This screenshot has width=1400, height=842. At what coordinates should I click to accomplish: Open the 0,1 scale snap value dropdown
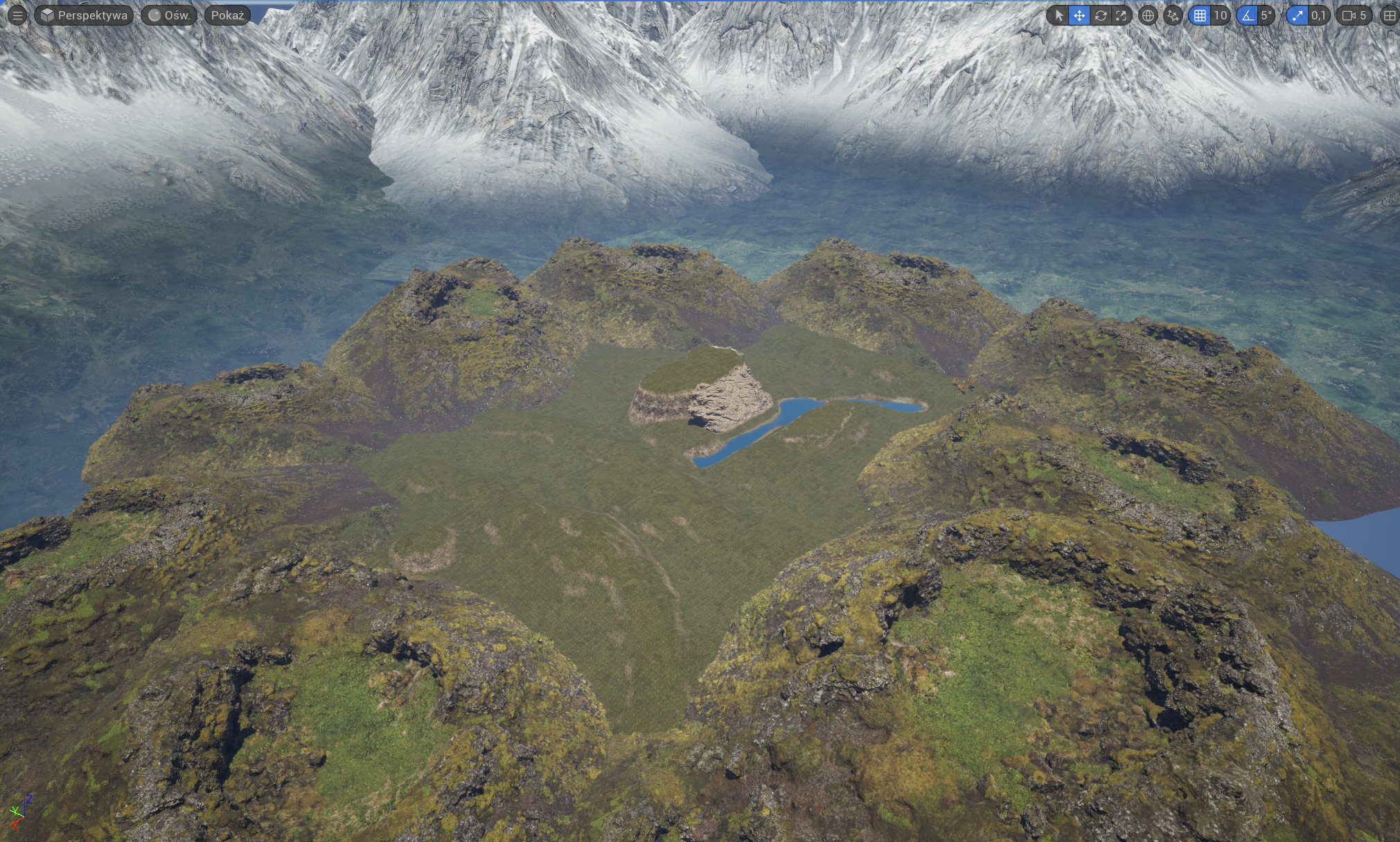click(1318, 15)
